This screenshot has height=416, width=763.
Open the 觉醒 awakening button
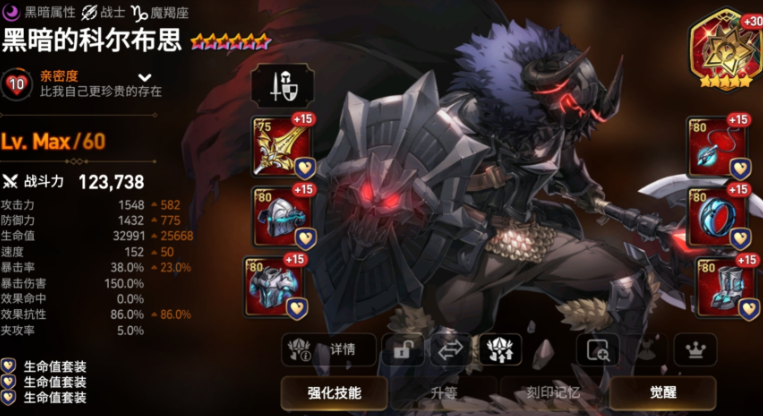[662, 391]
